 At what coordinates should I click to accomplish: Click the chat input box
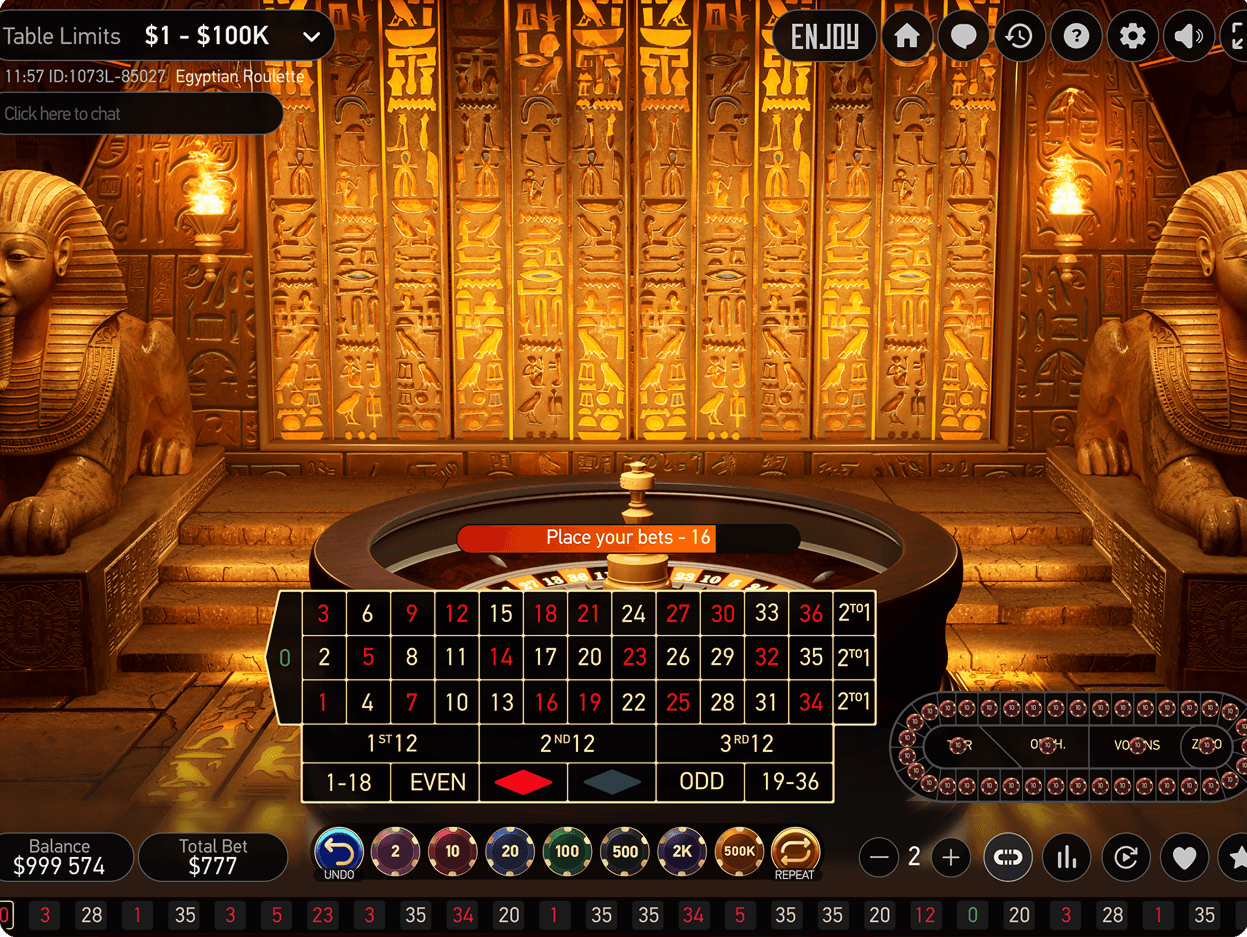pyautogui.click(x=140, y=114)
